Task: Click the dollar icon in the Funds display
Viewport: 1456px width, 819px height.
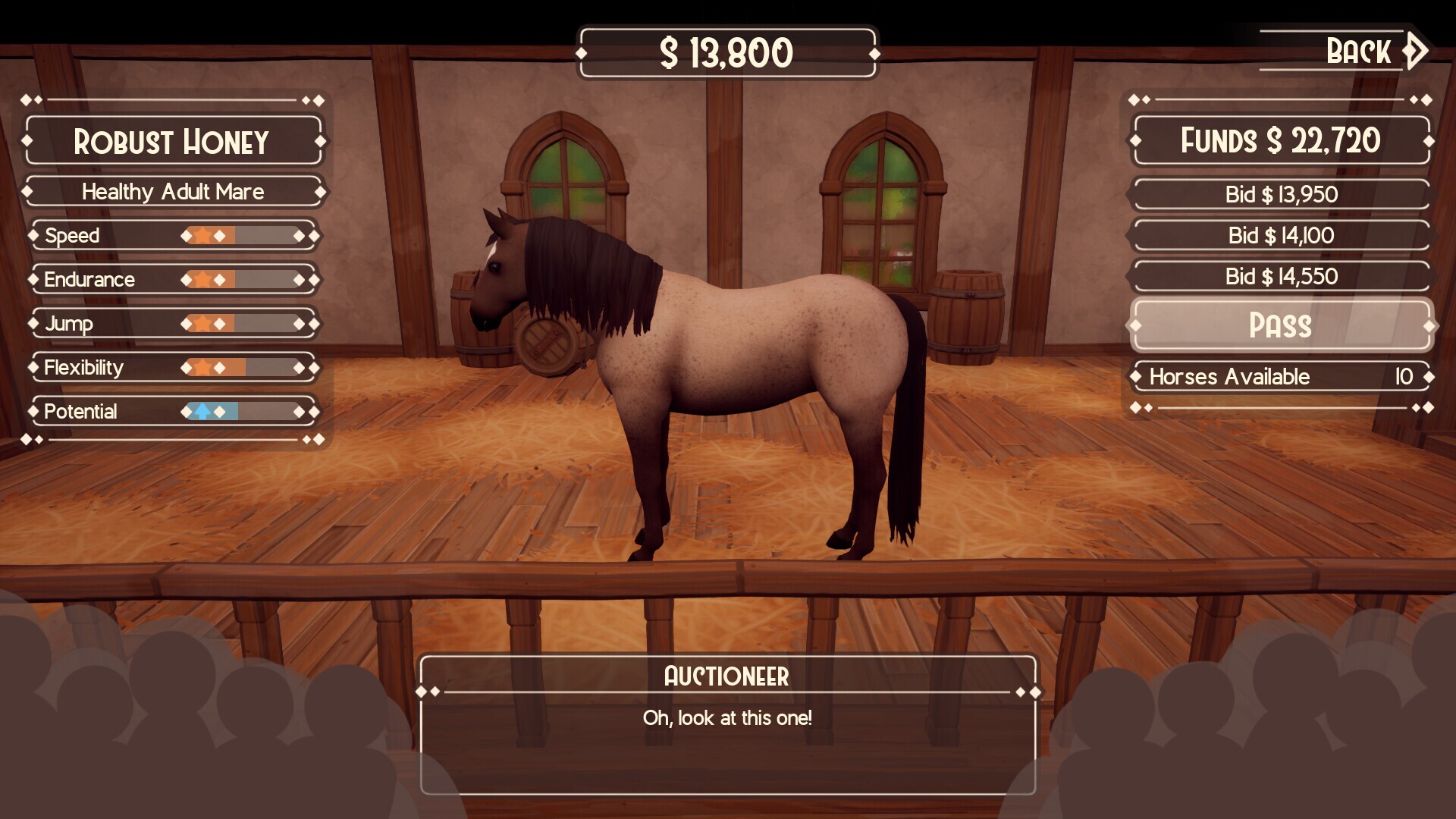Action: [x=1274, y=140]
